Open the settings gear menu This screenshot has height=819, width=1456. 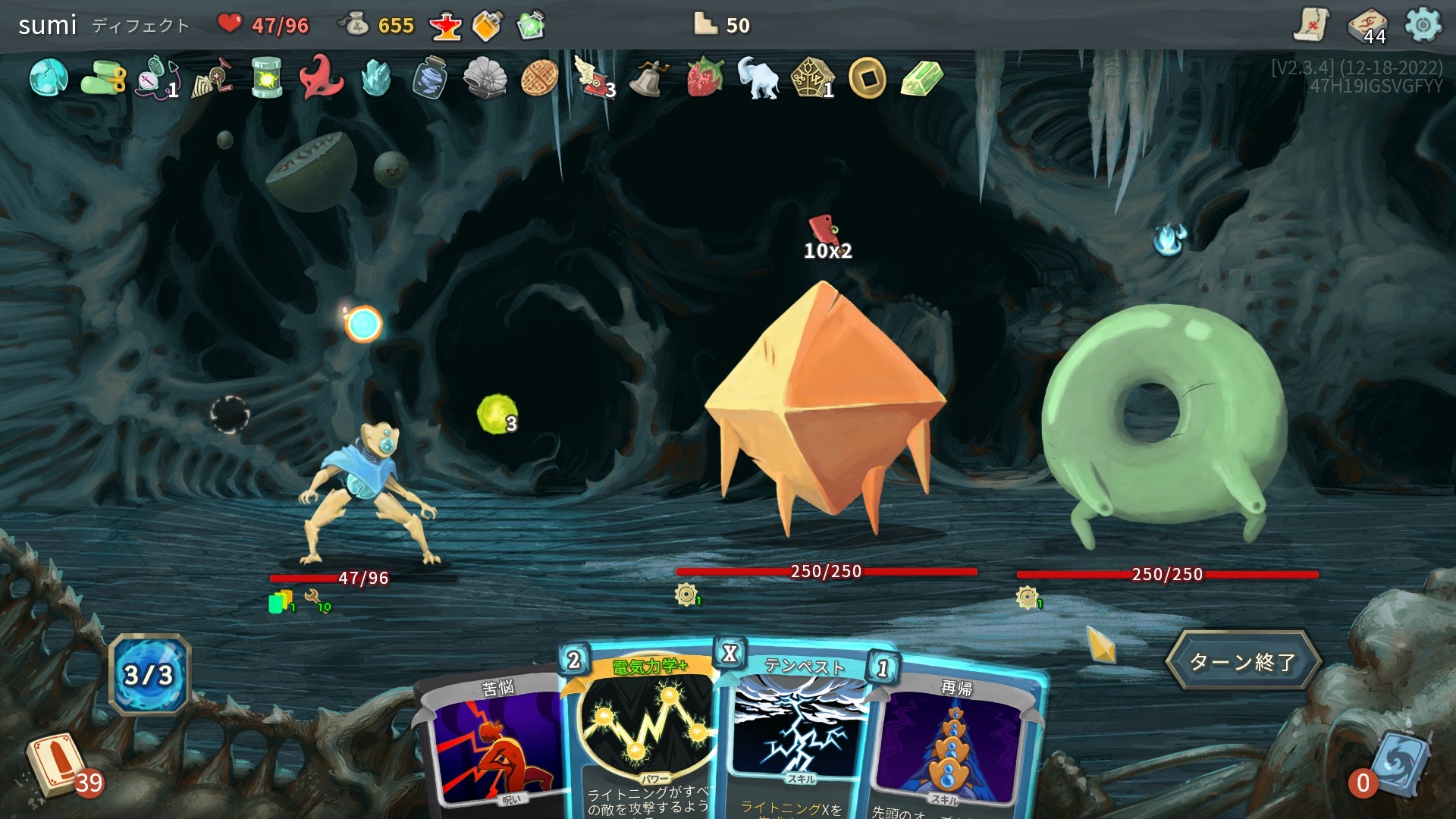pyautogui.click(x=1423, y=26)
